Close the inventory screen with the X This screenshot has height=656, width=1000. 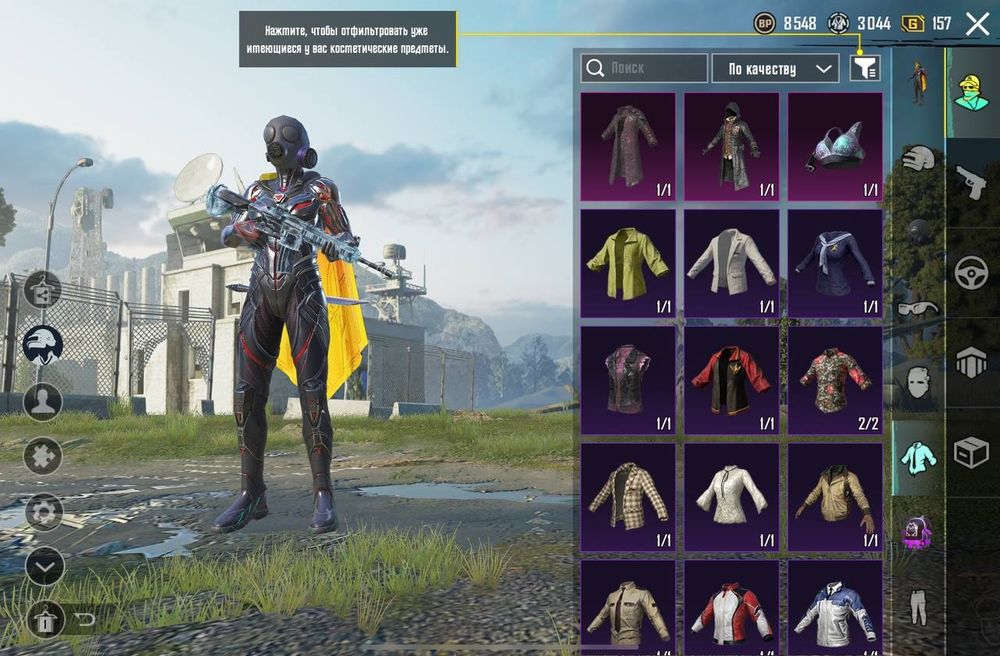977,24
